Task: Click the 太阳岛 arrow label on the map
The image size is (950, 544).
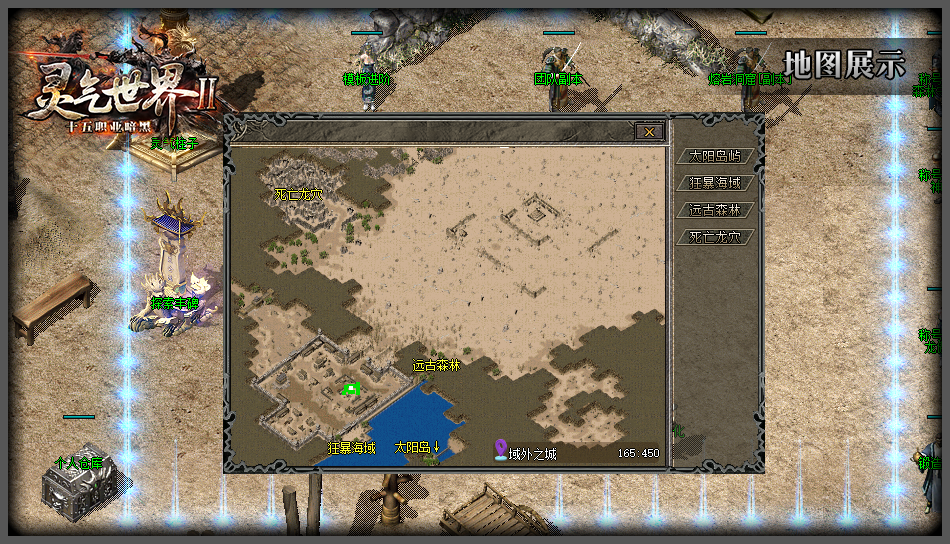Action: [418, 448]
